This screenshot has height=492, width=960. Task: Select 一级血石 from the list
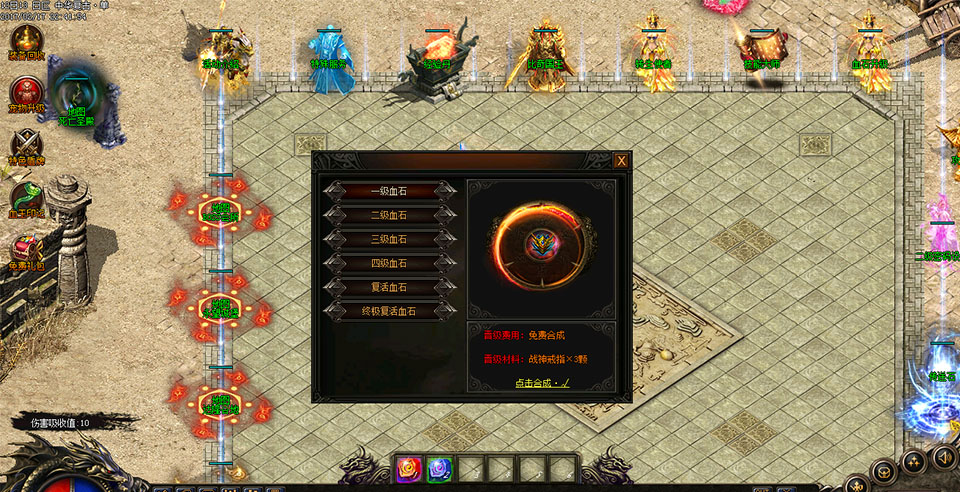point(389,190)
